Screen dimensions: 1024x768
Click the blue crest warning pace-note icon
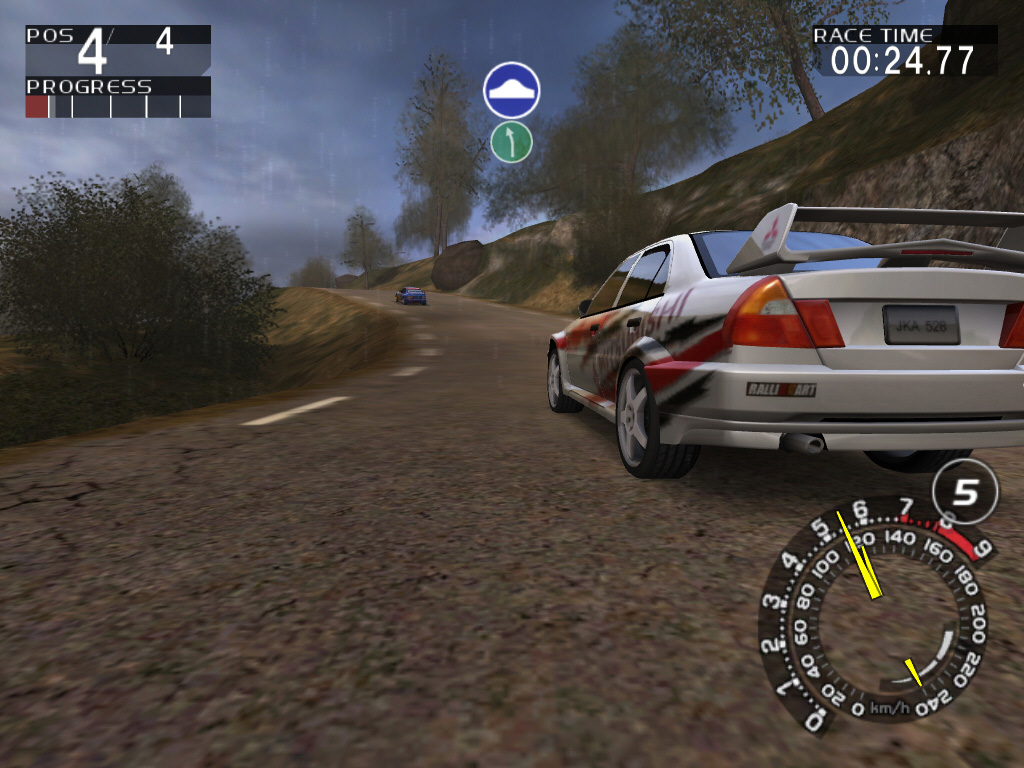point(512,90)
